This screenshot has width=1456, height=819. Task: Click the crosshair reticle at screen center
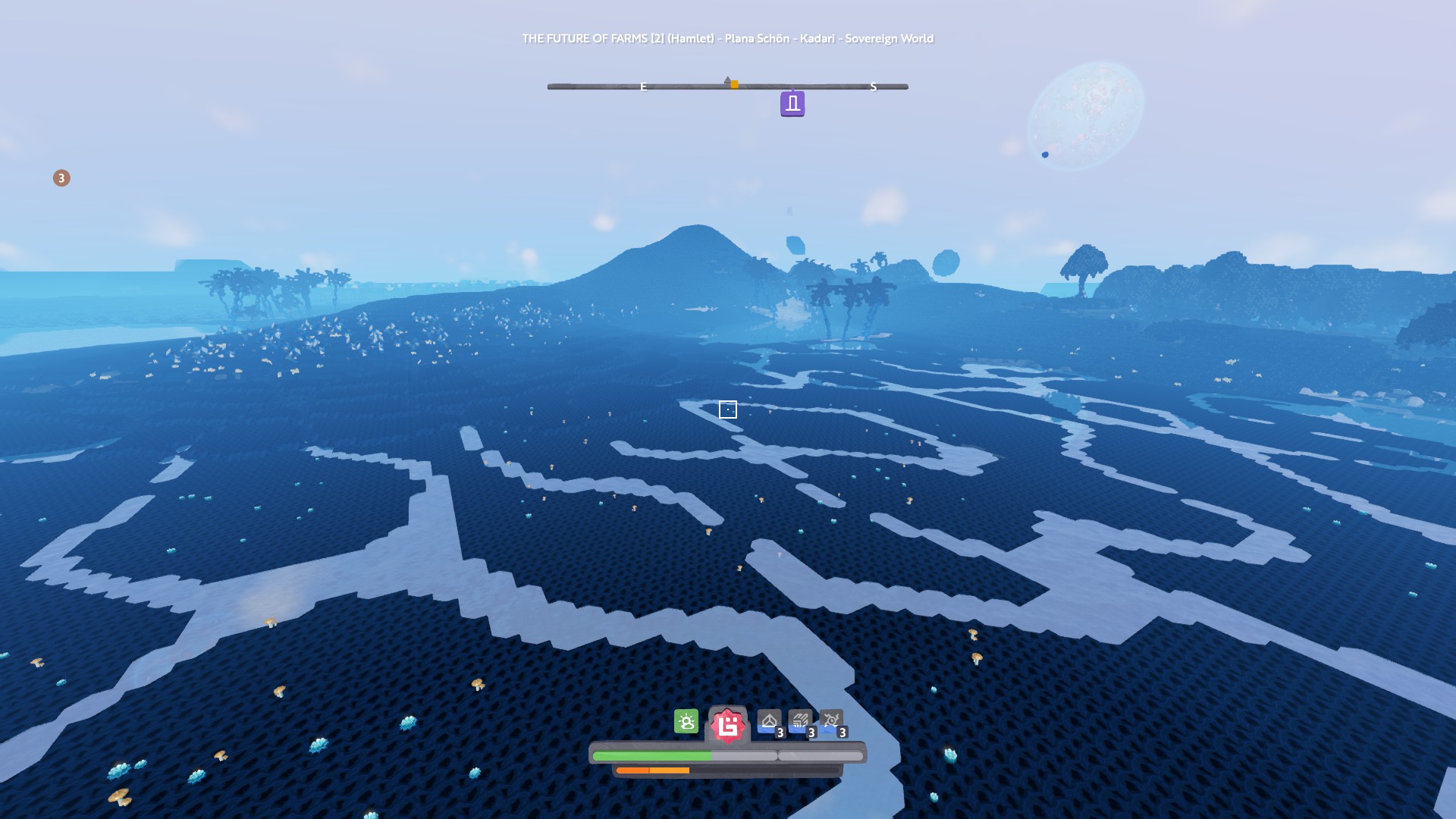(x=728, y=409)
